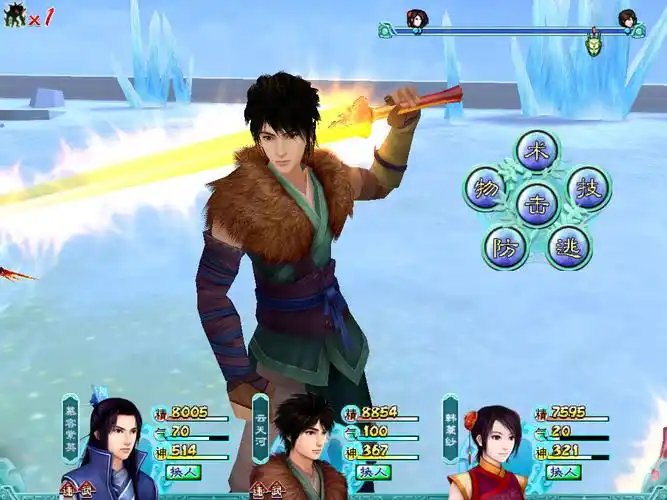This screenshot has height=500, width=667.
Task: Click 换人 under 云天河's stats
Action: pyautogui.click(x=373, y=472)
